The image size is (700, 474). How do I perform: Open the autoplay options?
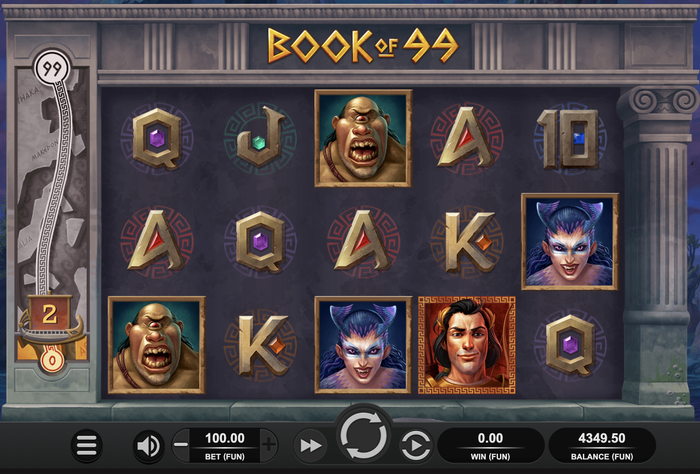415,445
